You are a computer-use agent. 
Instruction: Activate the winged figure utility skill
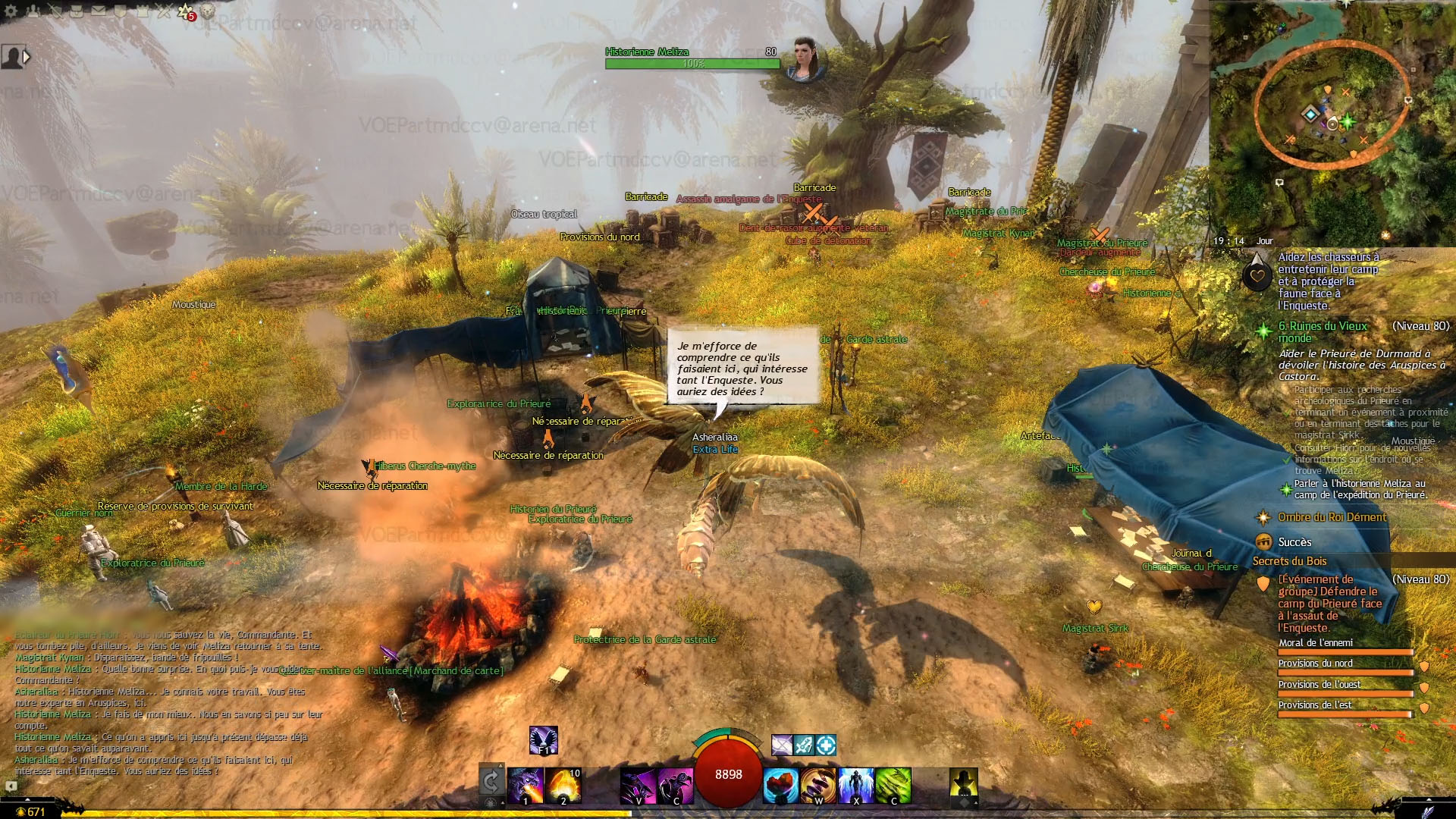pos(856,786)
